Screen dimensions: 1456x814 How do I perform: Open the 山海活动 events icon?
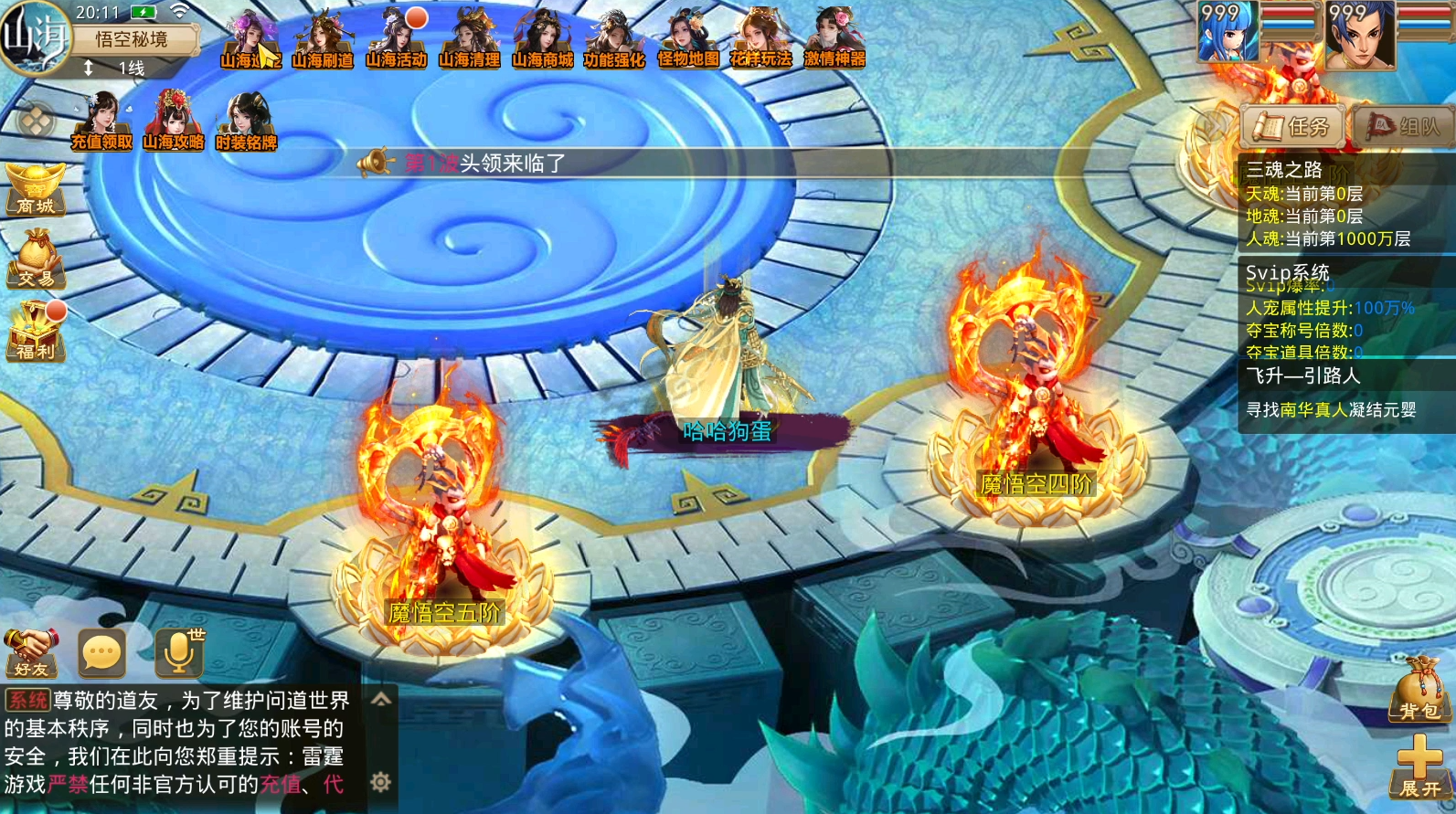[x=396, y=40]
